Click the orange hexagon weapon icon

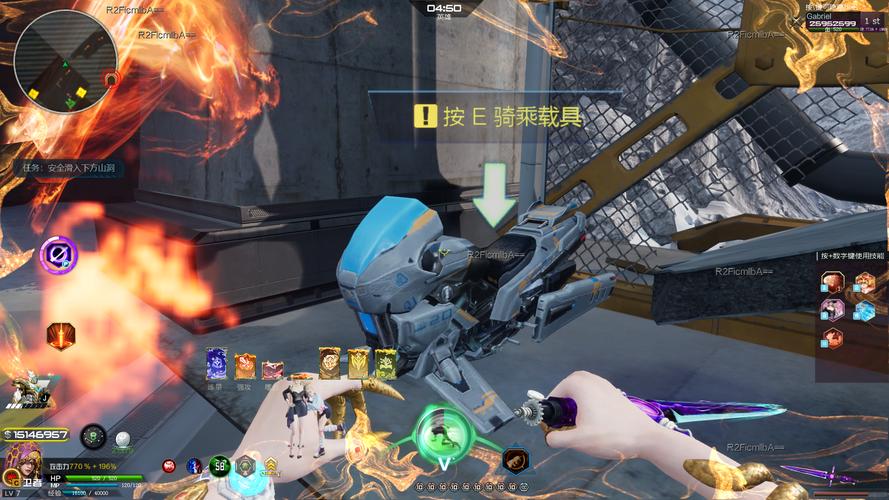point(516,460)
